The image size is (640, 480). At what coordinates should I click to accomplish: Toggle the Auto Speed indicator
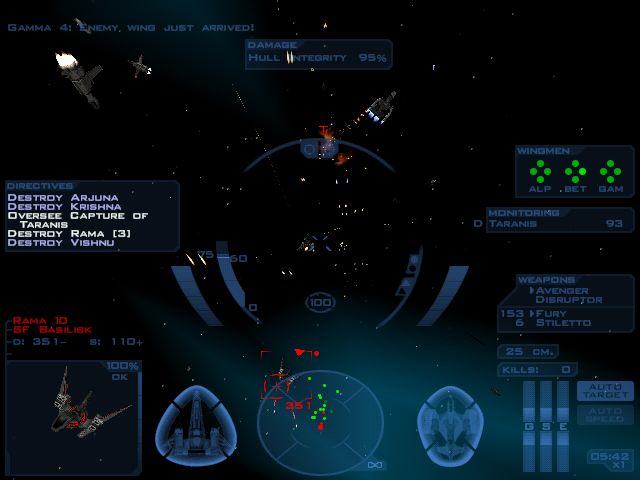(x=605, y=414)
